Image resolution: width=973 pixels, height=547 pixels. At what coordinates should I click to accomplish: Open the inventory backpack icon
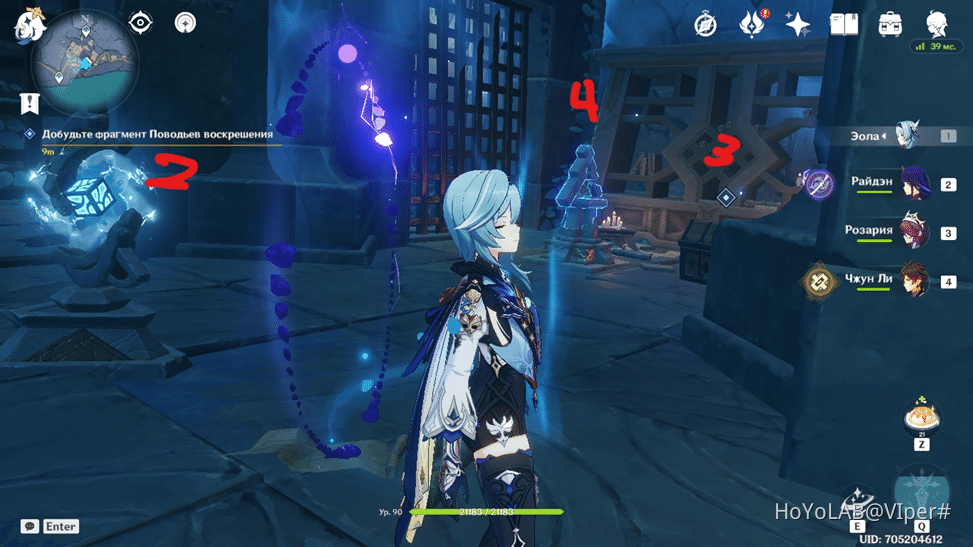890,24
